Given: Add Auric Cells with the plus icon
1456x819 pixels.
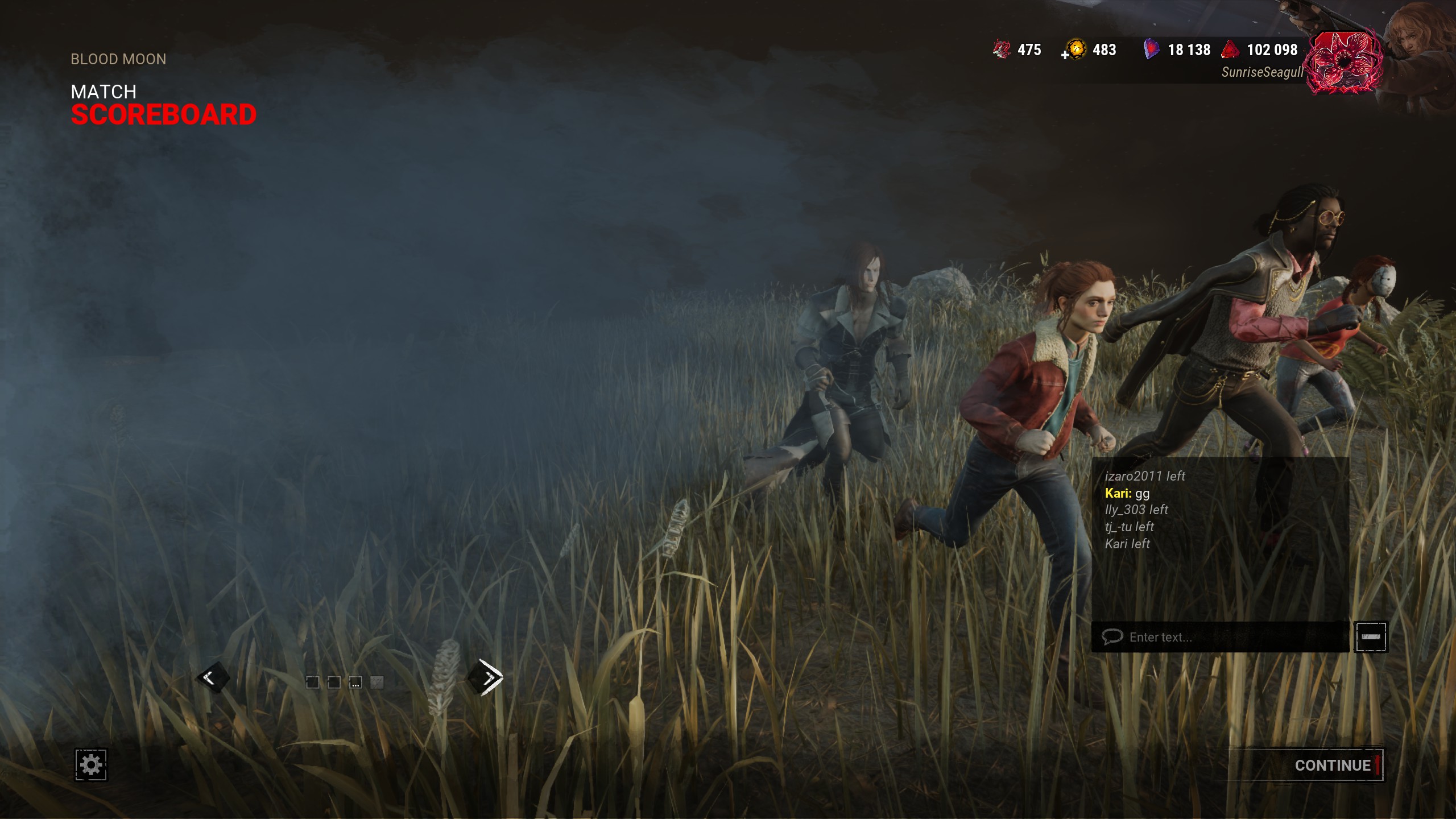Looking at the screenshot, I should pos(1065,55).
